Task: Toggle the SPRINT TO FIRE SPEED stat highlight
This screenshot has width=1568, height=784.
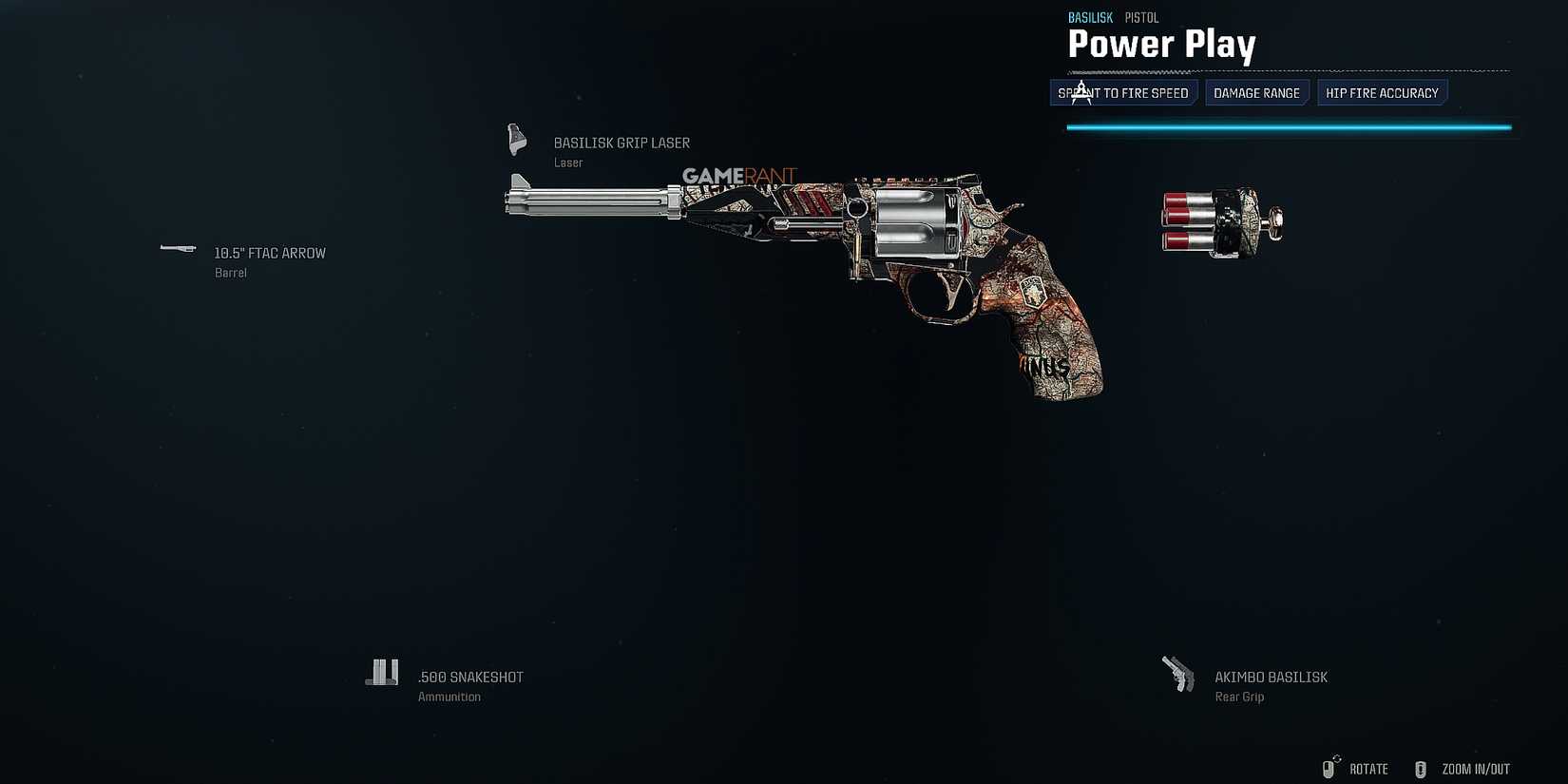Action: click(x=1122, y=92)
